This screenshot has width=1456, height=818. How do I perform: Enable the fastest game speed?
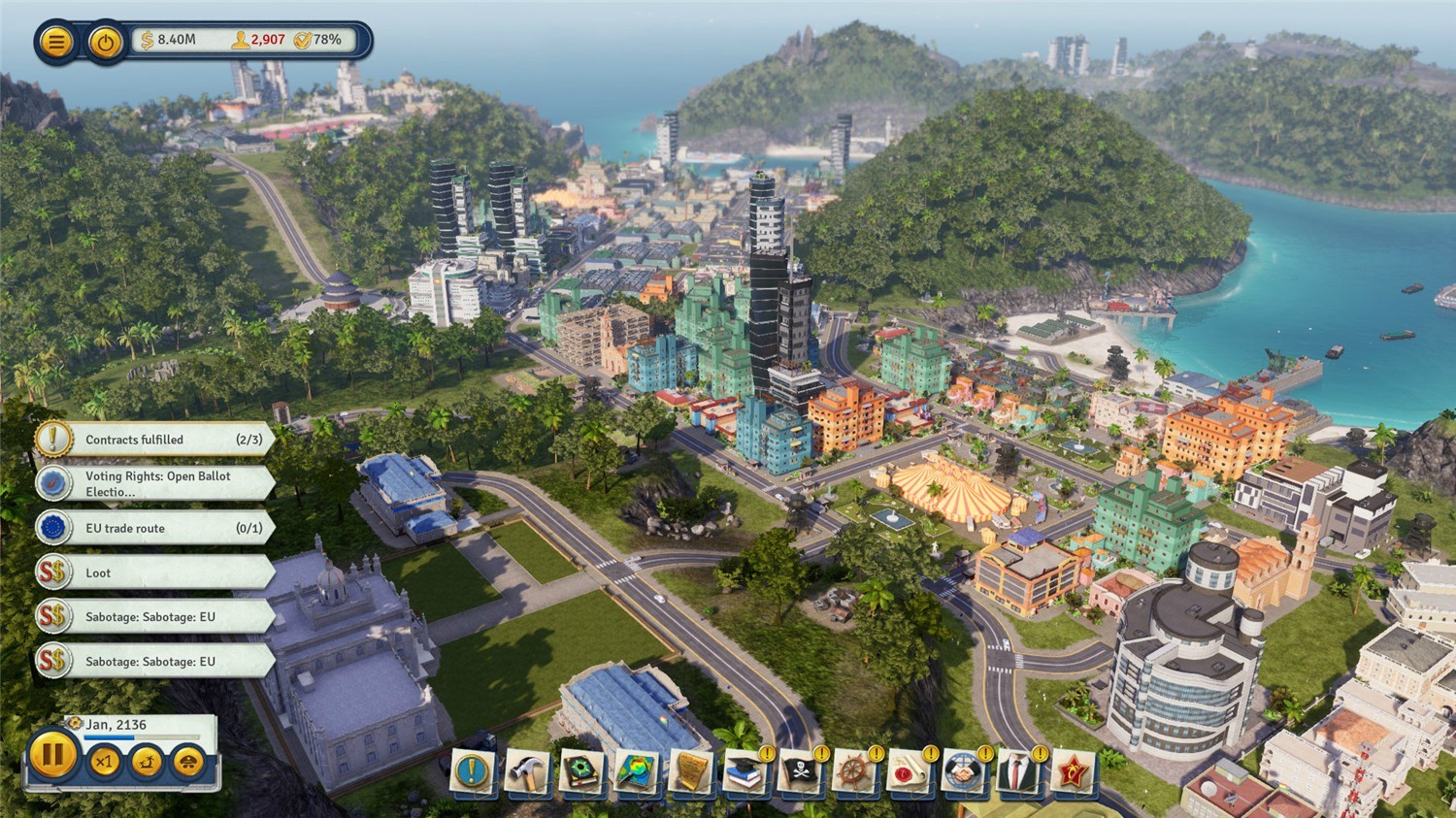[x=186, y=763]
